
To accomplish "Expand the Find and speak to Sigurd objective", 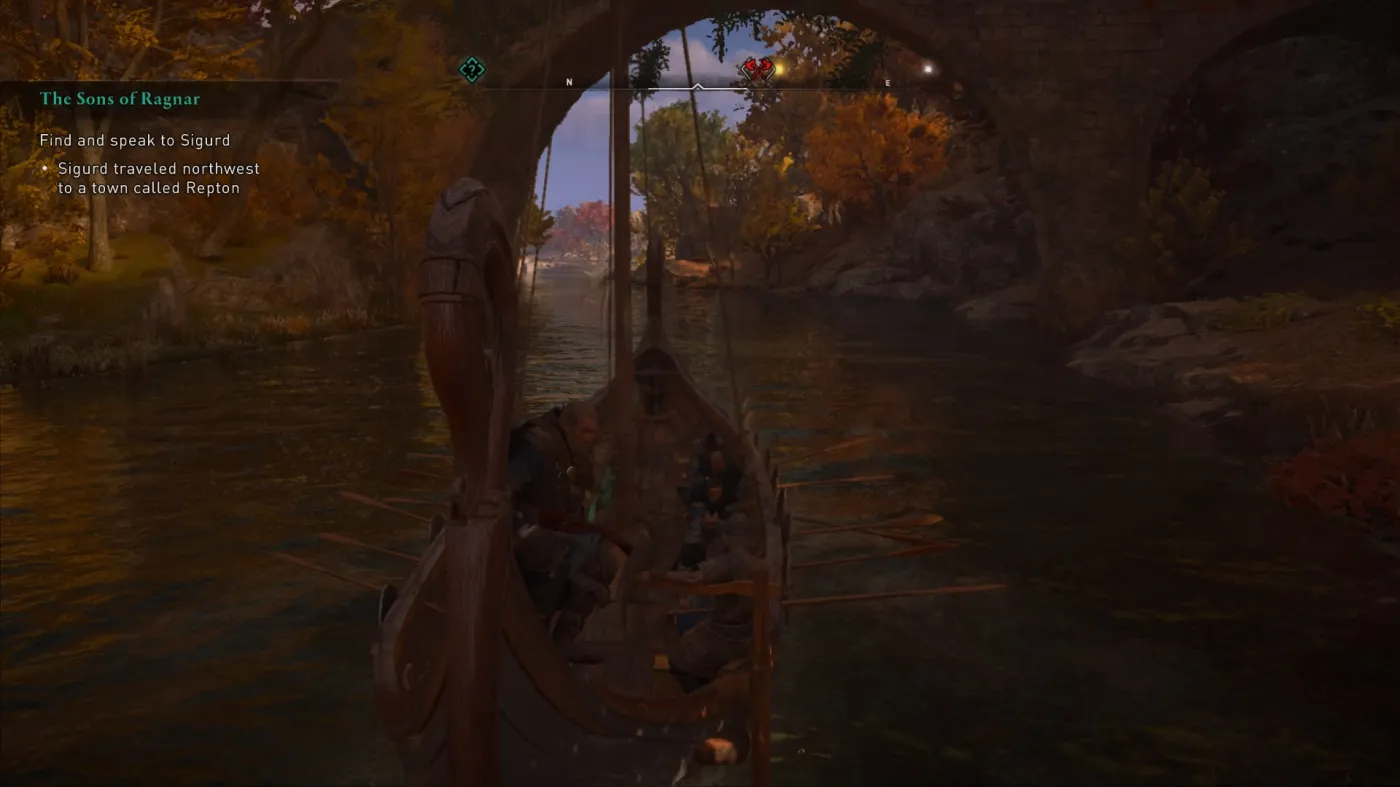I will [134, 140].
